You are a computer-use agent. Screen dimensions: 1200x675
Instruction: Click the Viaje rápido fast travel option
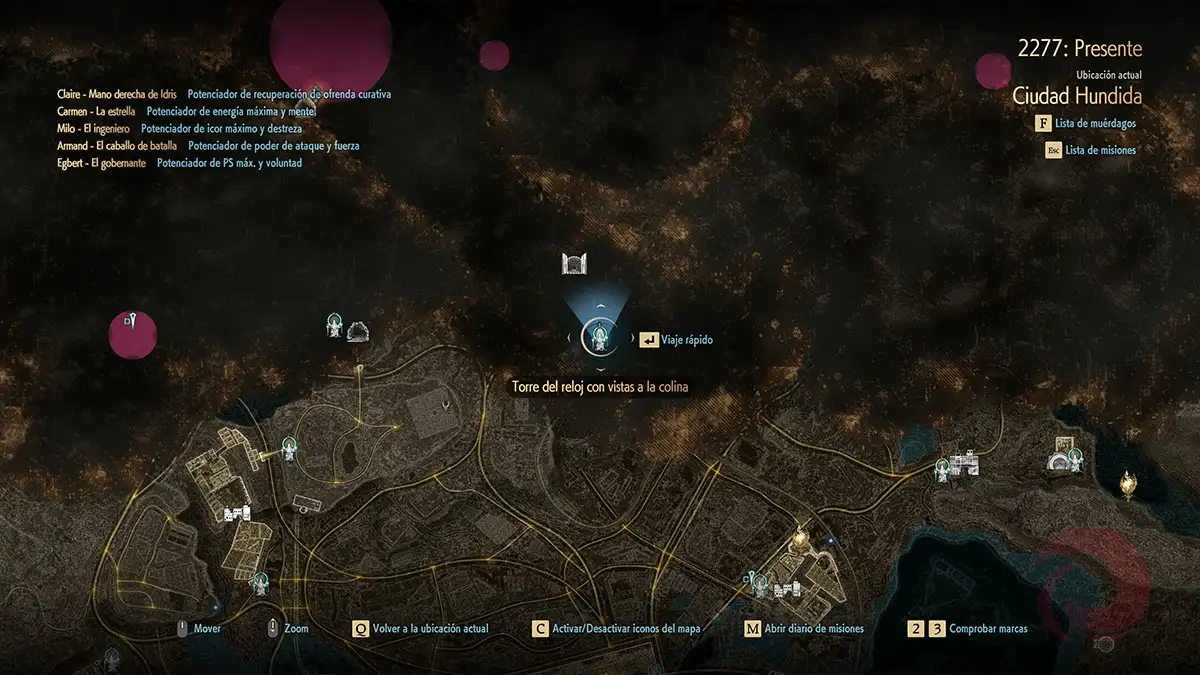click(x=676, y=340)
